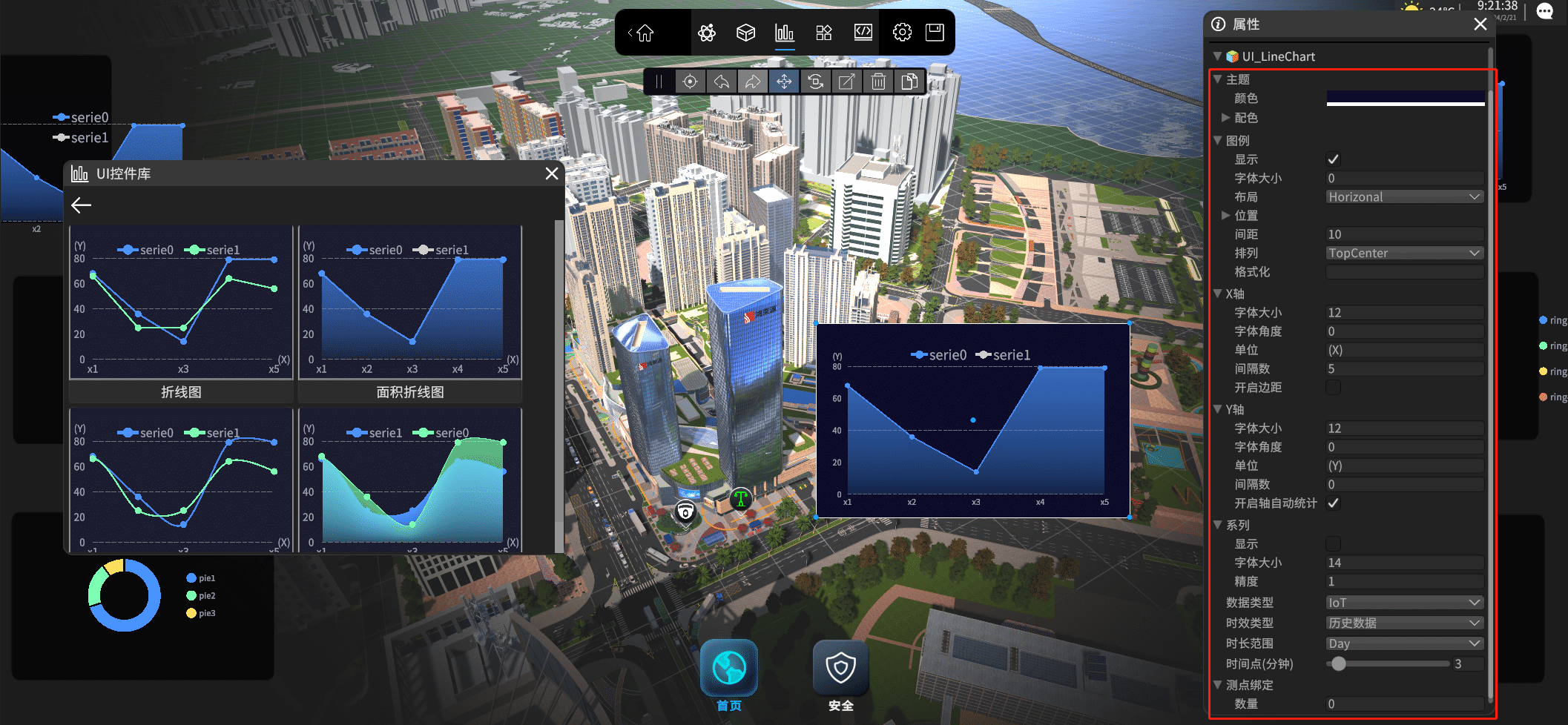The width and height of the screenshot is (1568, 725).
Task: Delete selection with the trash can icon
Action: click(878, 82)
